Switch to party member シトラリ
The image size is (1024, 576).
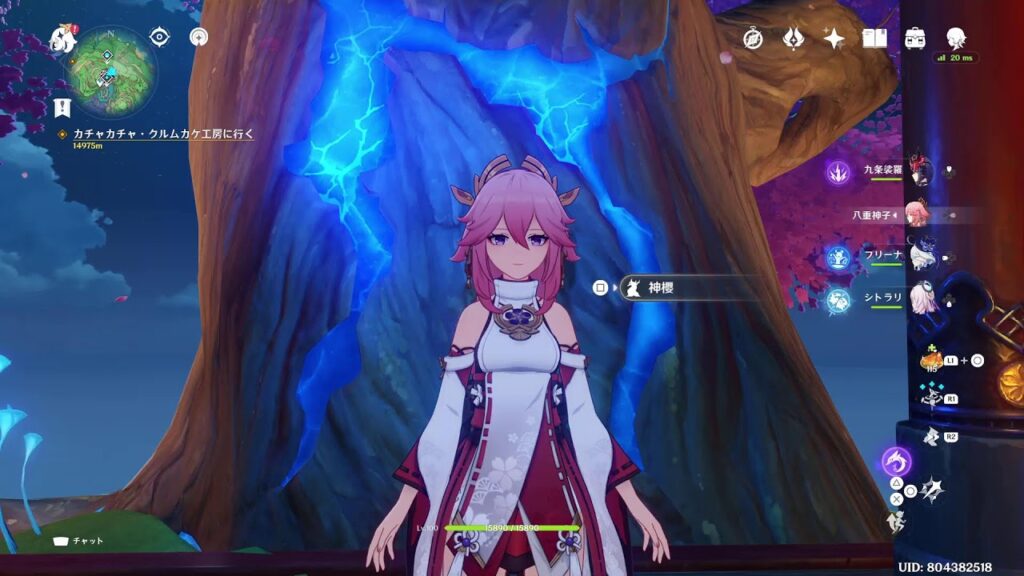[x=918, y=298]
